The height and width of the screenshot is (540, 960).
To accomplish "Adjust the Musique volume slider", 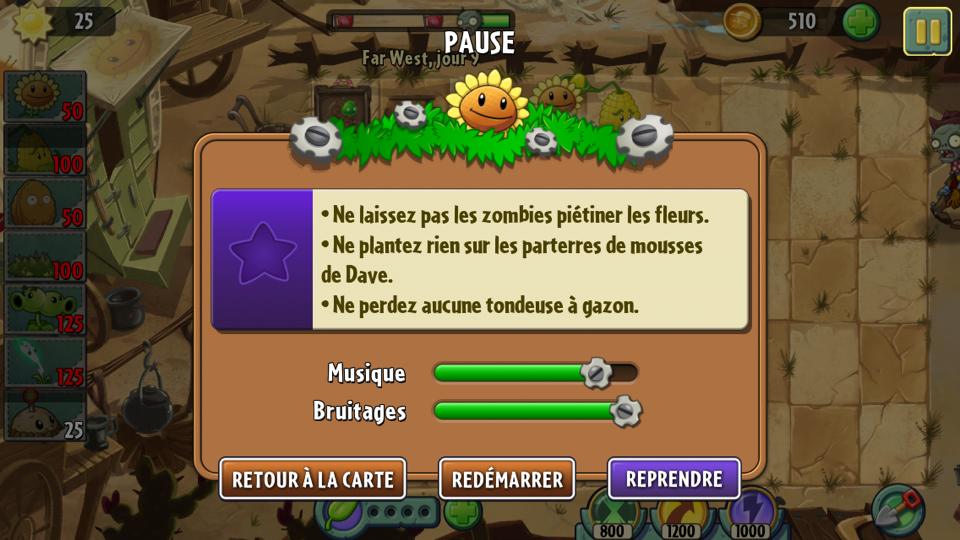I will [596, 373].
